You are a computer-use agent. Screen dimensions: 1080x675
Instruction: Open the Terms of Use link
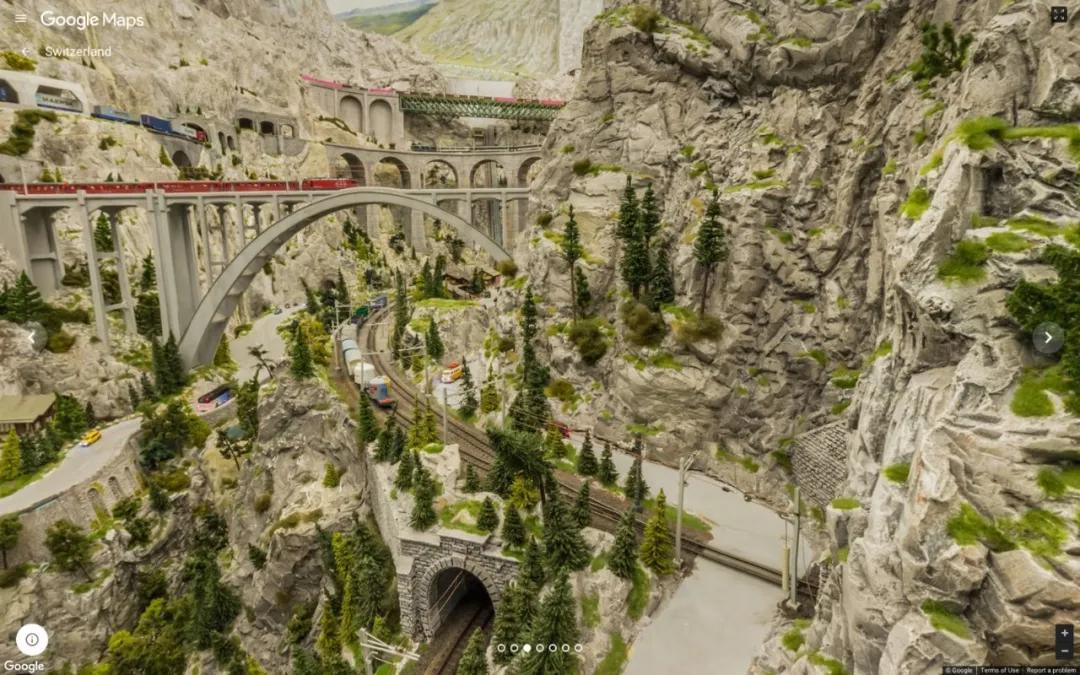pyautogui.click(x=999, y=670)
